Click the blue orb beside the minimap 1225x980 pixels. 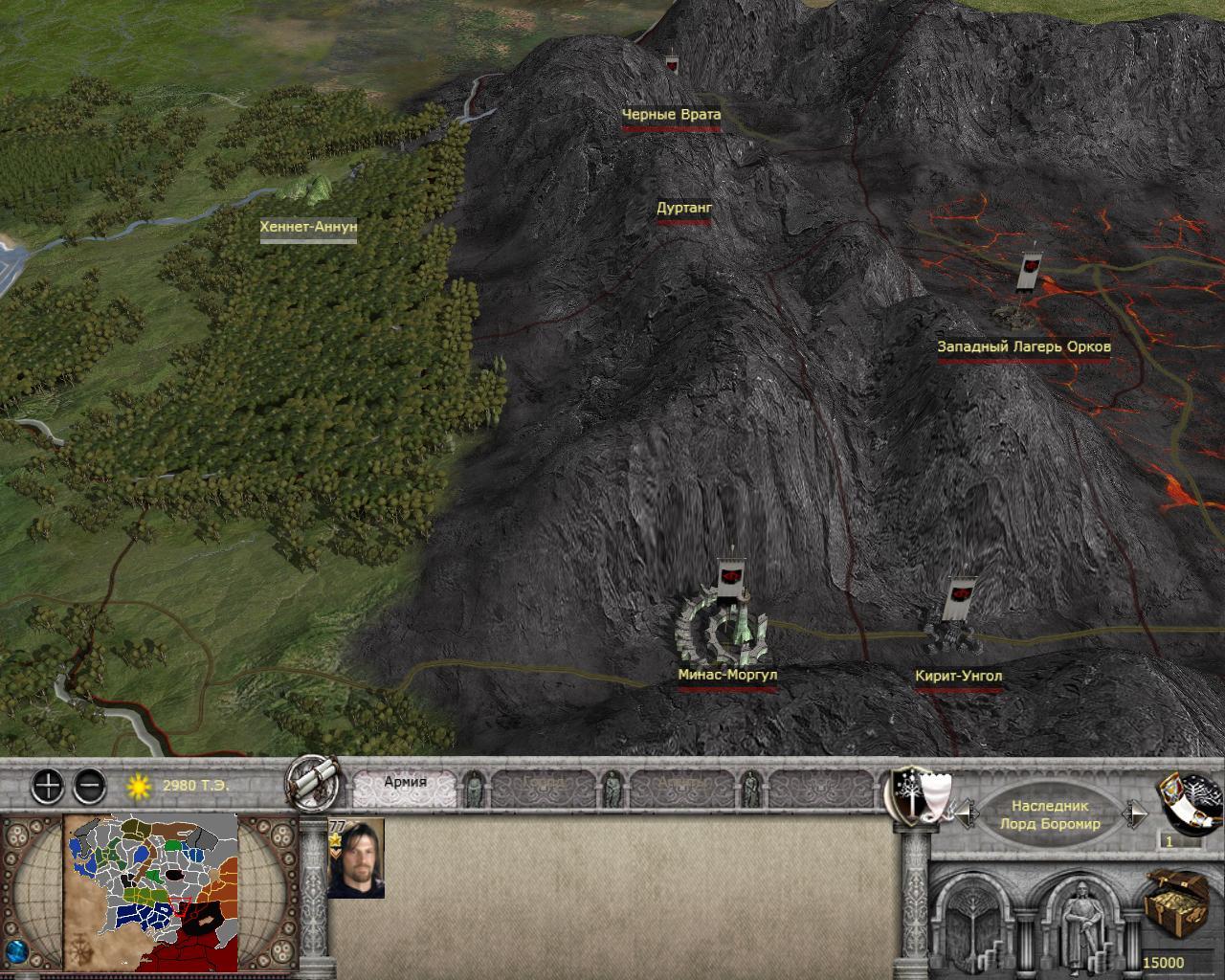(x=15, y=956)
